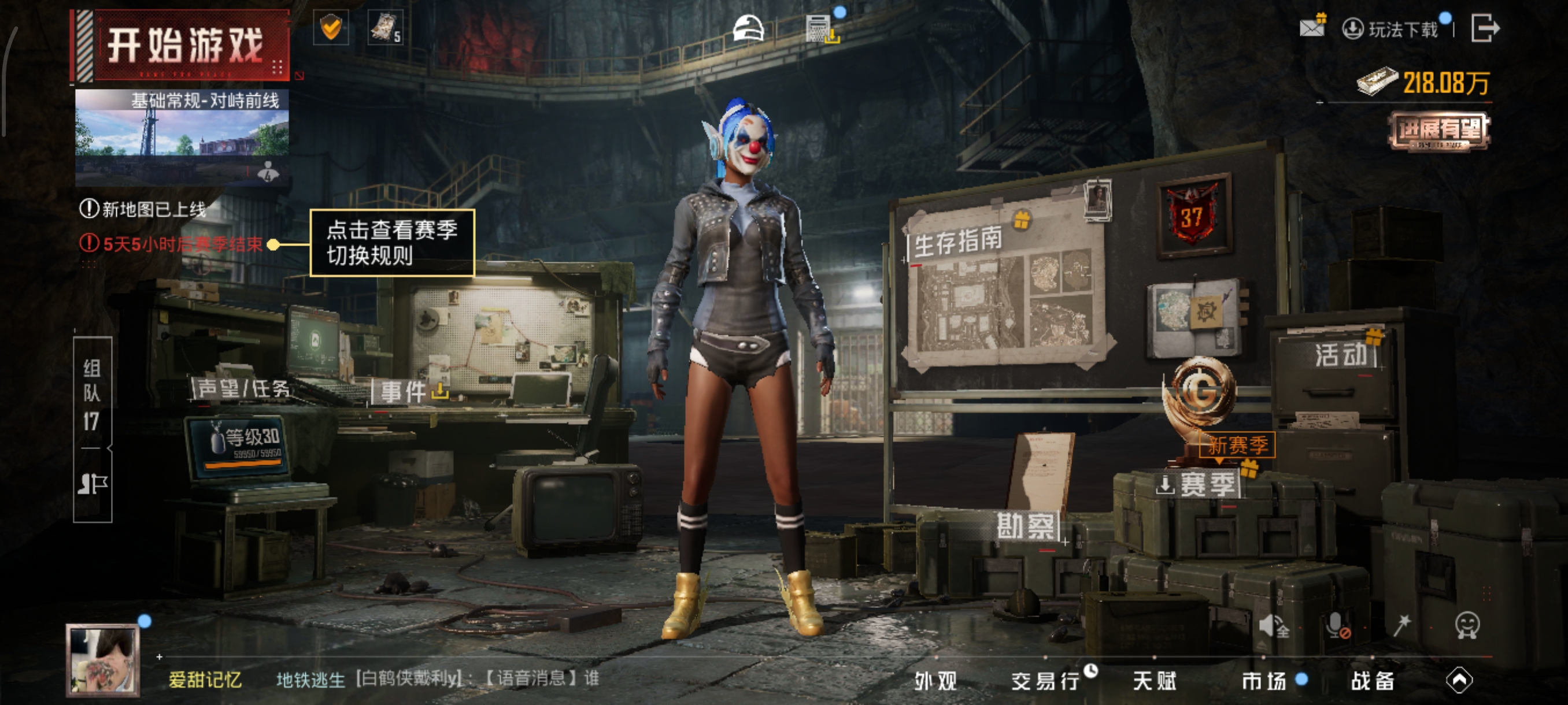The width and height of the screenshot is (1568, 705).
Task: Switch to the 外观 appearance tab
Action: click(x=935, y=681)
